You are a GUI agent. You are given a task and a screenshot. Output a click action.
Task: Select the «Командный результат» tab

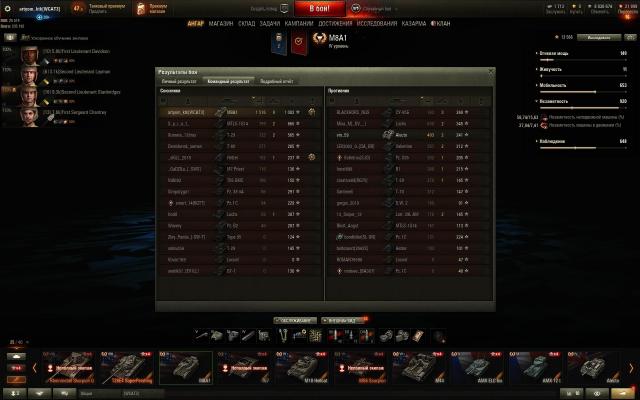[228, 80]
